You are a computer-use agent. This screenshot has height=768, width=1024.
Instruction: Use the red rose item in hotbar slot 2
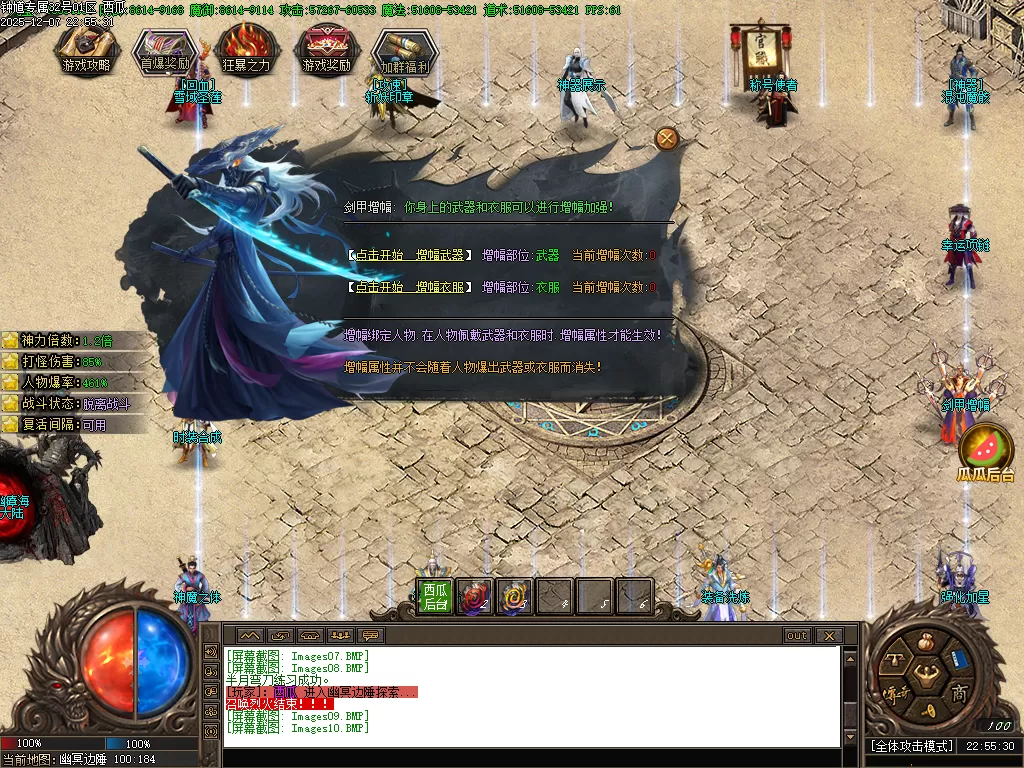tap(474, 597)
